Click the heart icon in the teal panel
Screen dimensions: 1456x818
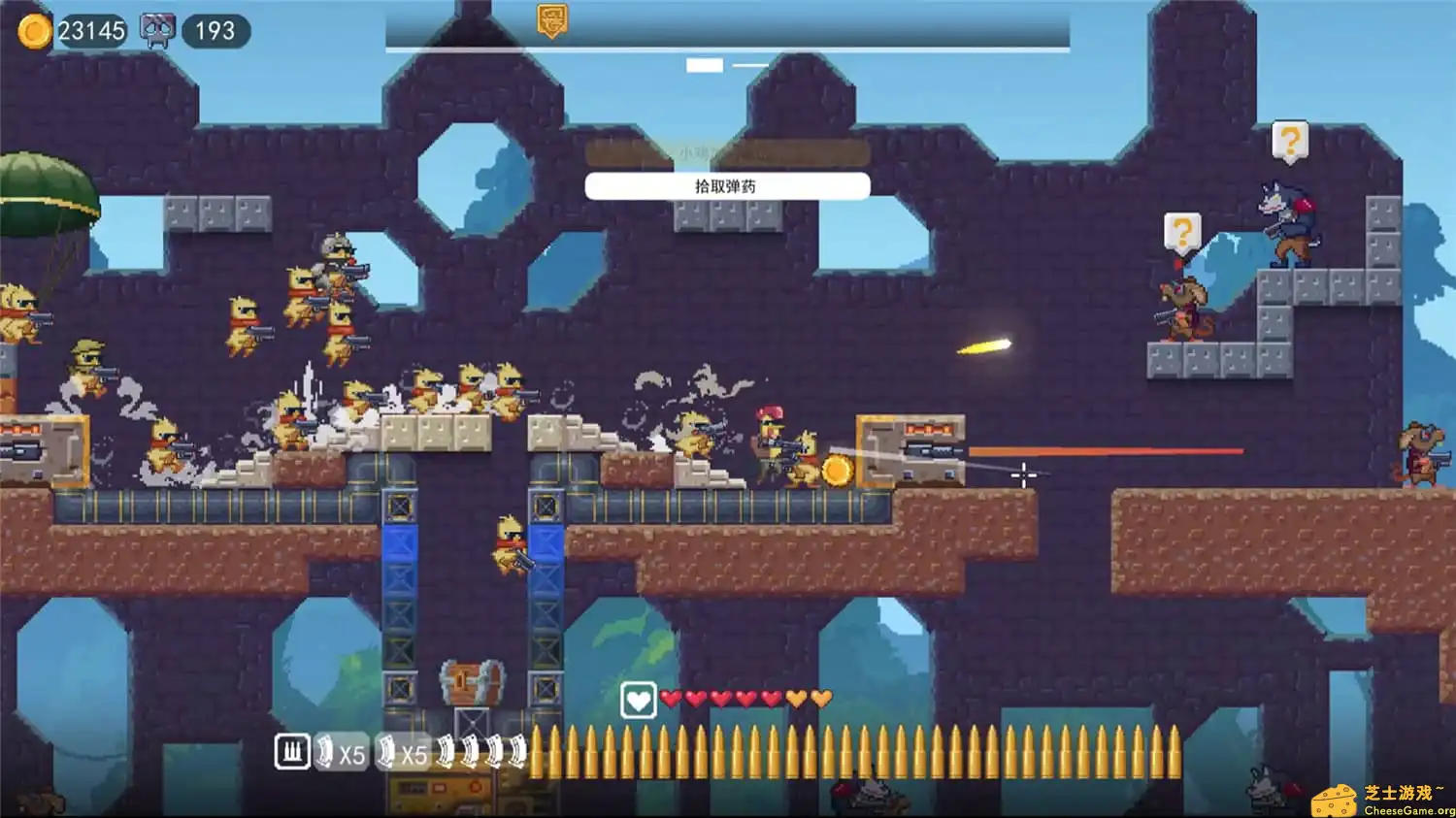(640, 699)
